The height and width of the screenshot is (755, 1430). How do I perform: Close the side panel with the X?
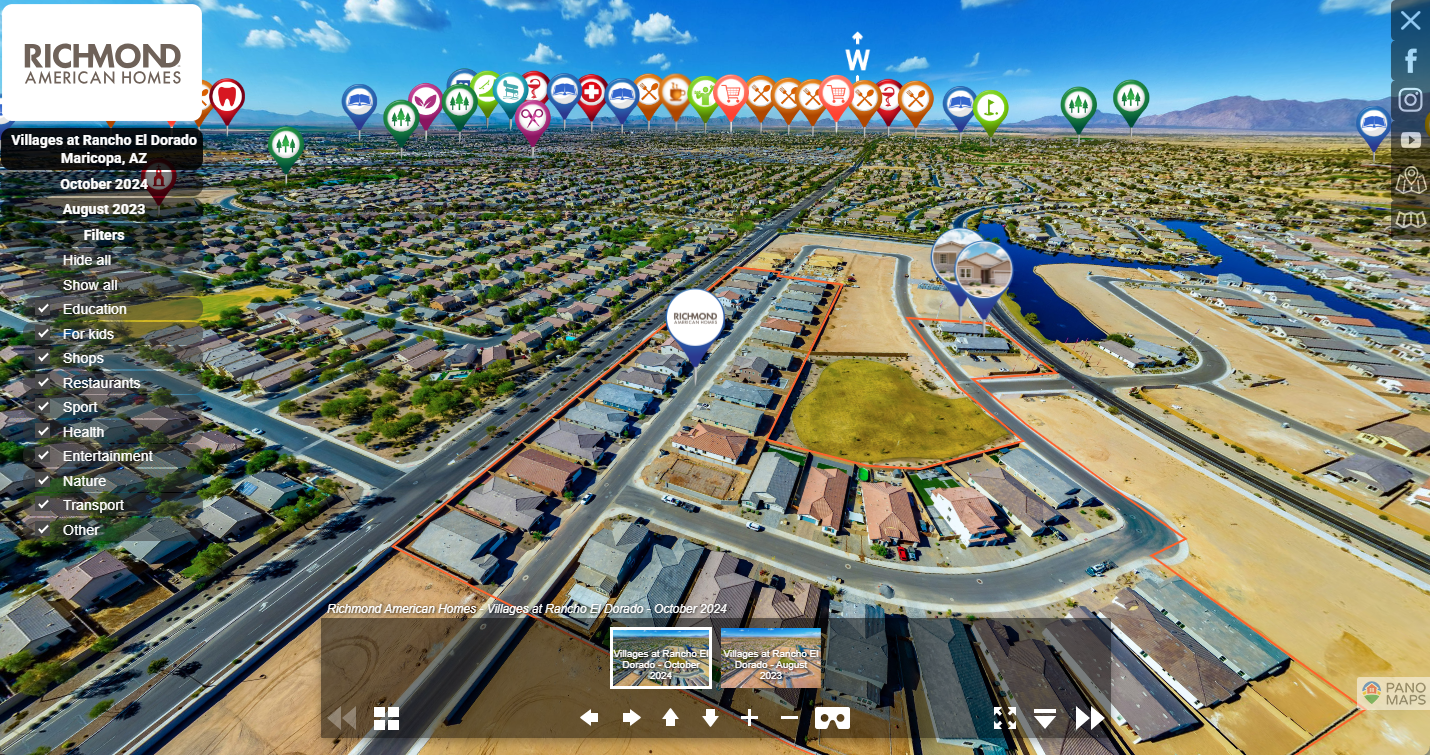[x=1410, y=21]
